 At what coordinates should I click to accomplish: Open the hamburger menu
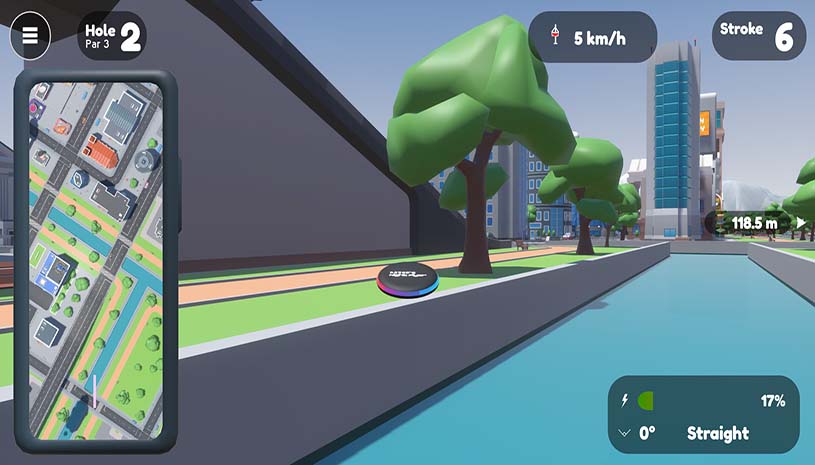pyautogui.click(x=30, y=36)
